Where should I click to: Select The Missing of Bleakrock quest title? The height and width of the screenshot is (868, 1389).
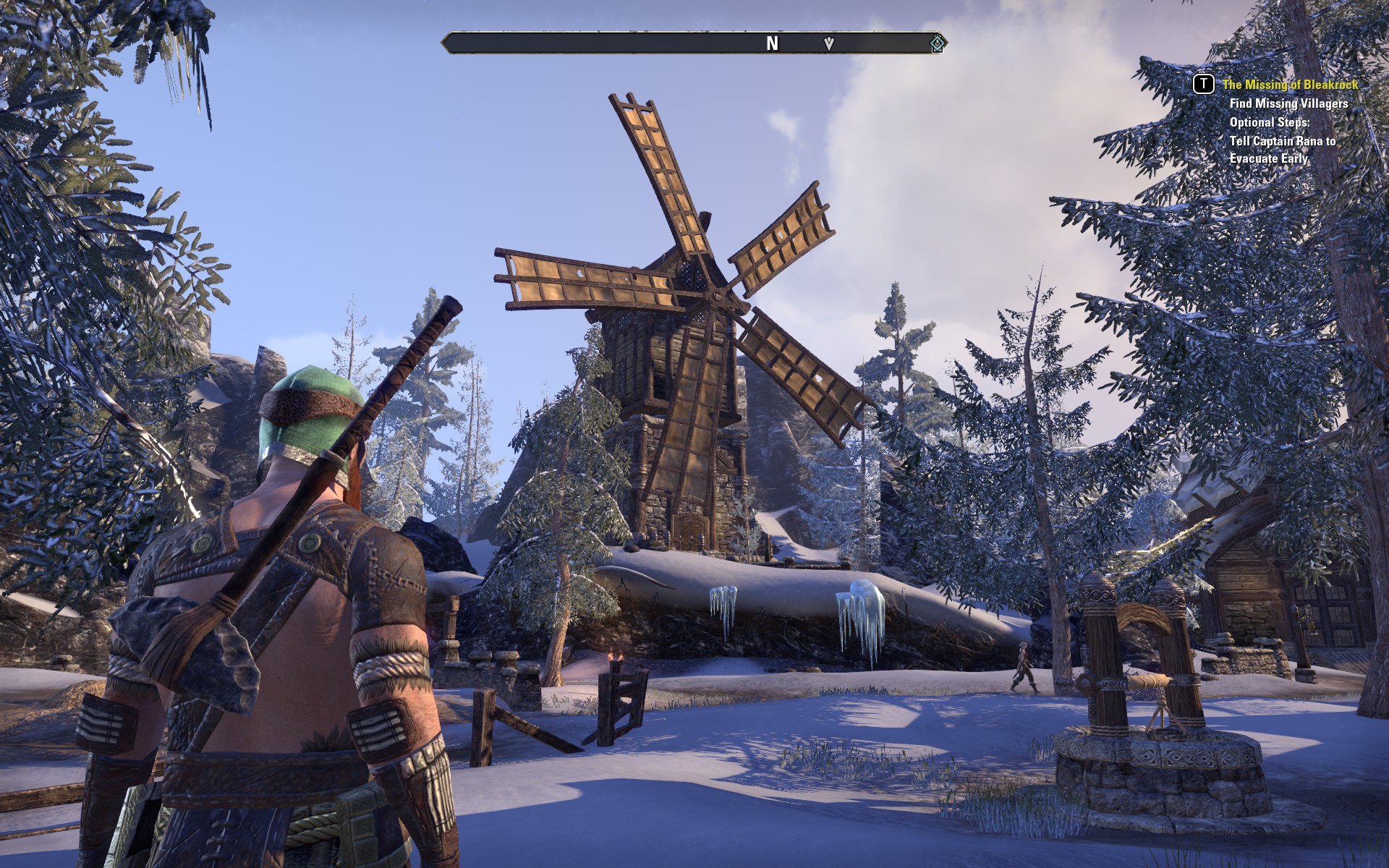pos(1290,85)
